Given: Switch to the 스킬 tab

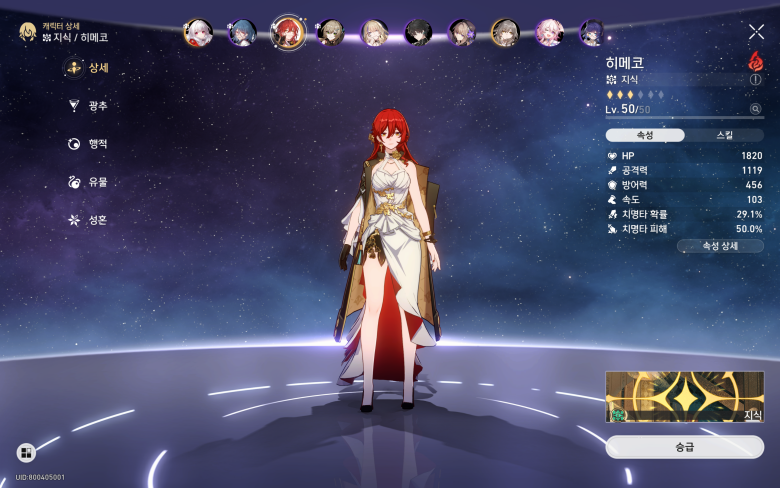Looking at the screenshot, I should [724, 135].
